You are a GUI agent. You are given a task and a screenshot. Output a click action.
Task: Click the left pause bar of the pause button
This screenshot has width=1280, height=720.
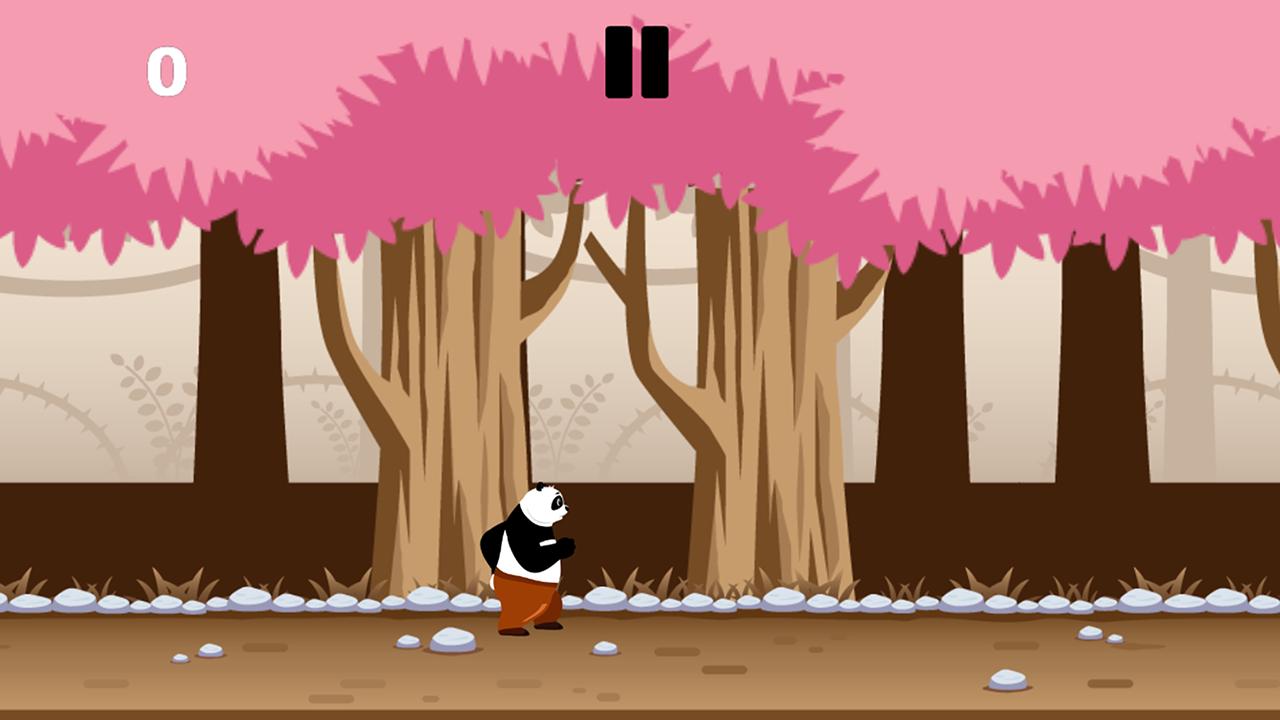[620, 62]
